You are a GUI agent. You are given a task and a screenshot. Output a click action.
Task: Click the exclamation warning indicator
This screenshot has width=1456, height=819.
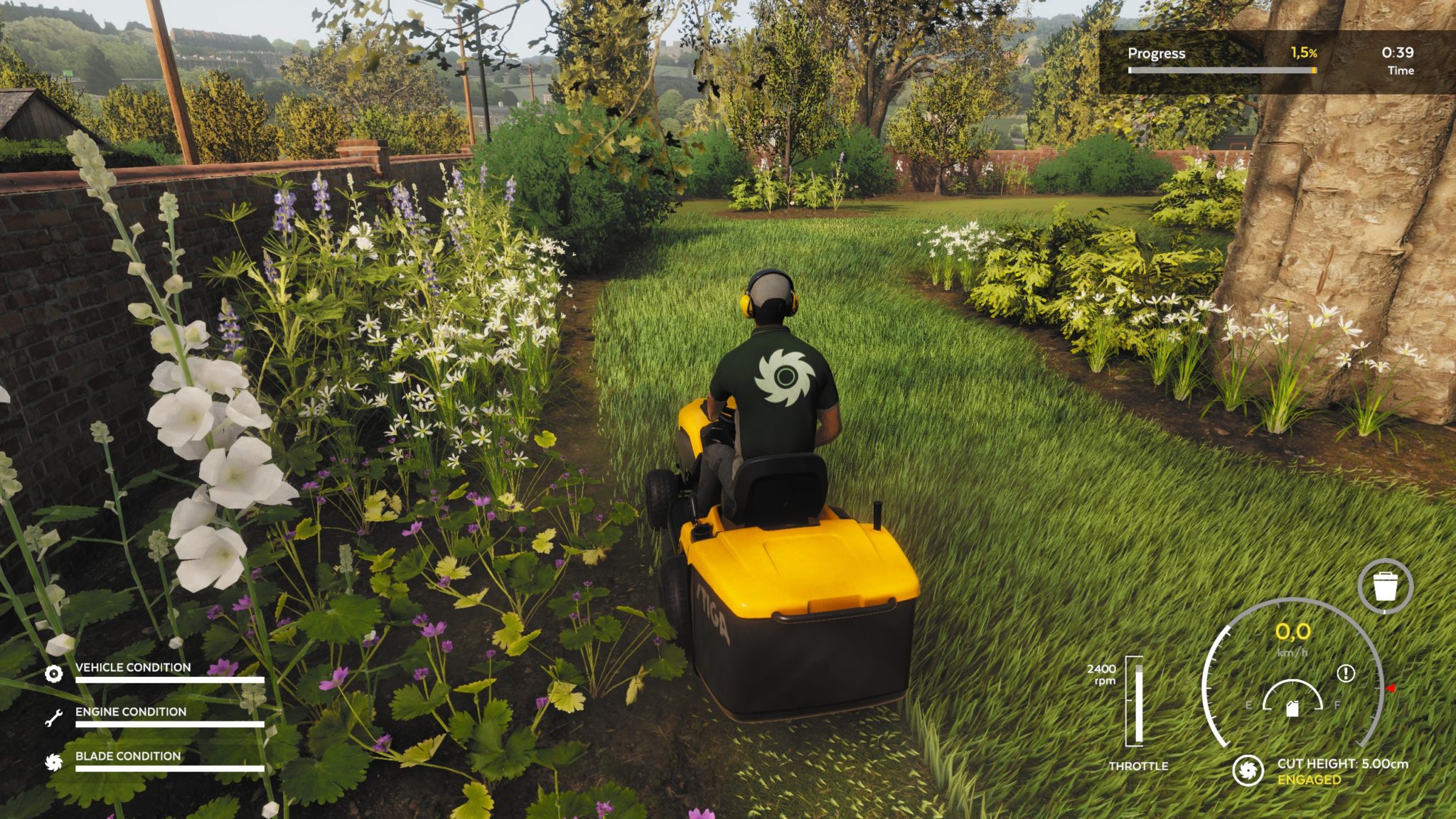1345,673
